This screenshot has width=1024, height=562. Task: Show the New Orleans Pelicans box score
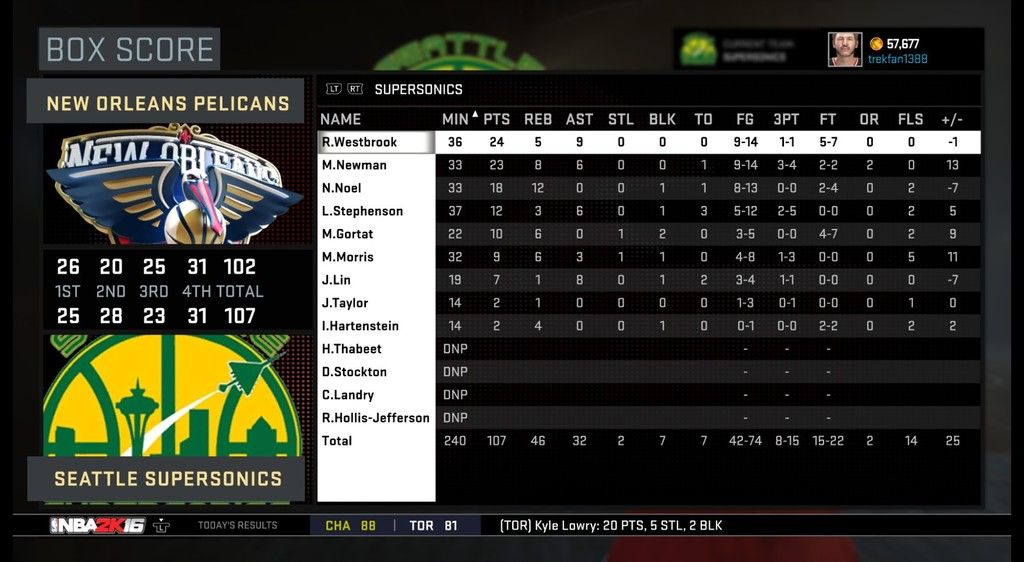(167, 103)
